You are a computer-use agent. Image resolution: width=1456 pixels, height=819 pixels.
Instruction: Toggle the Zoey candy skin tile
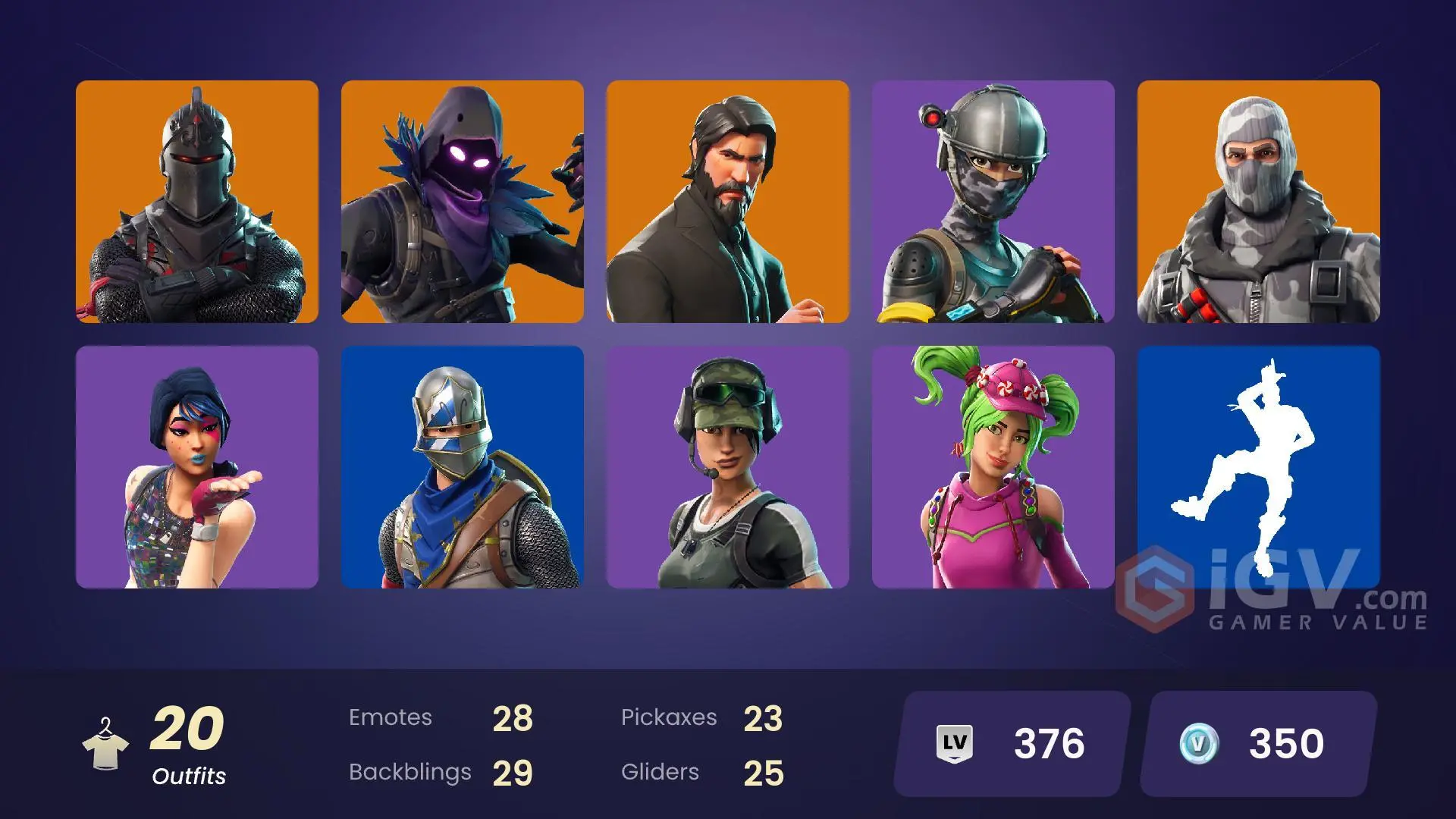pyautogui.click(x=993, y=465)
